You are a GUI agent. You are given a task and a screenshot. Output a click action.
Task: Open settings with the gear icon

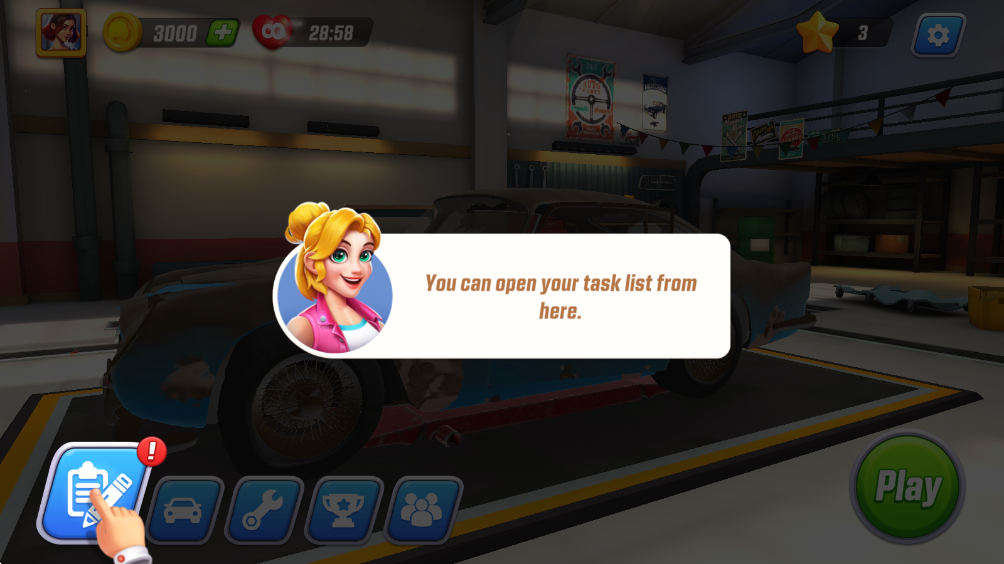937,35
